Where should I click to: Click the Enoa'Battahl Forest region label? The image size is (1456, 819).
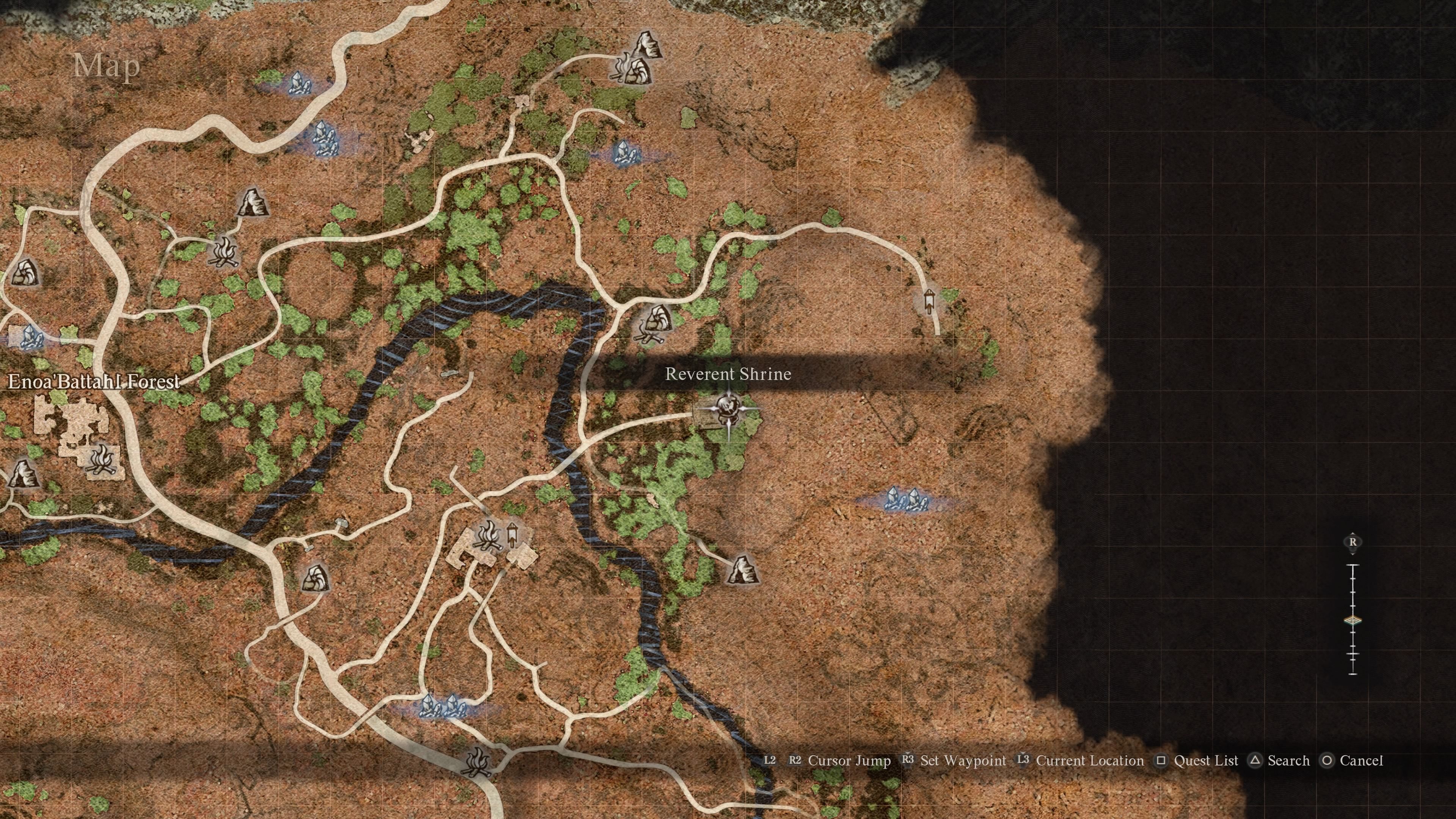point(93,383)
